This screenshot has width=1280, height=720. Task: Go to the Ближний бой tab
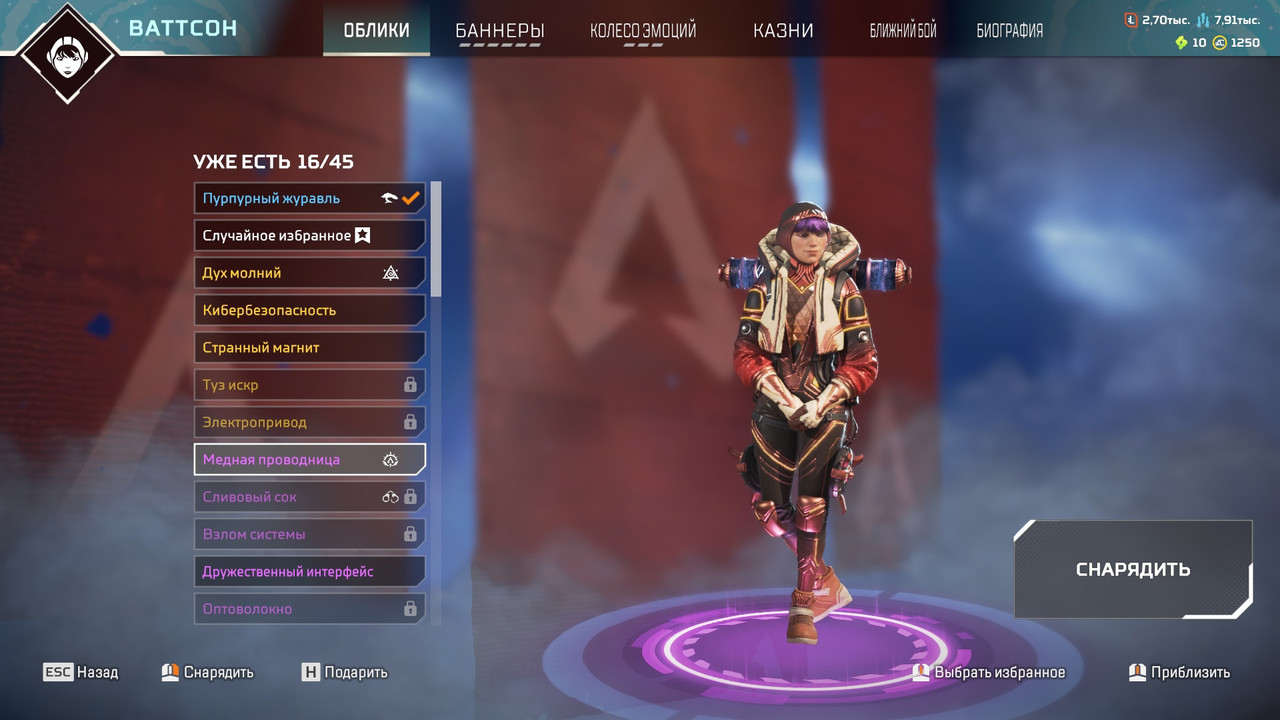[903, 30]
